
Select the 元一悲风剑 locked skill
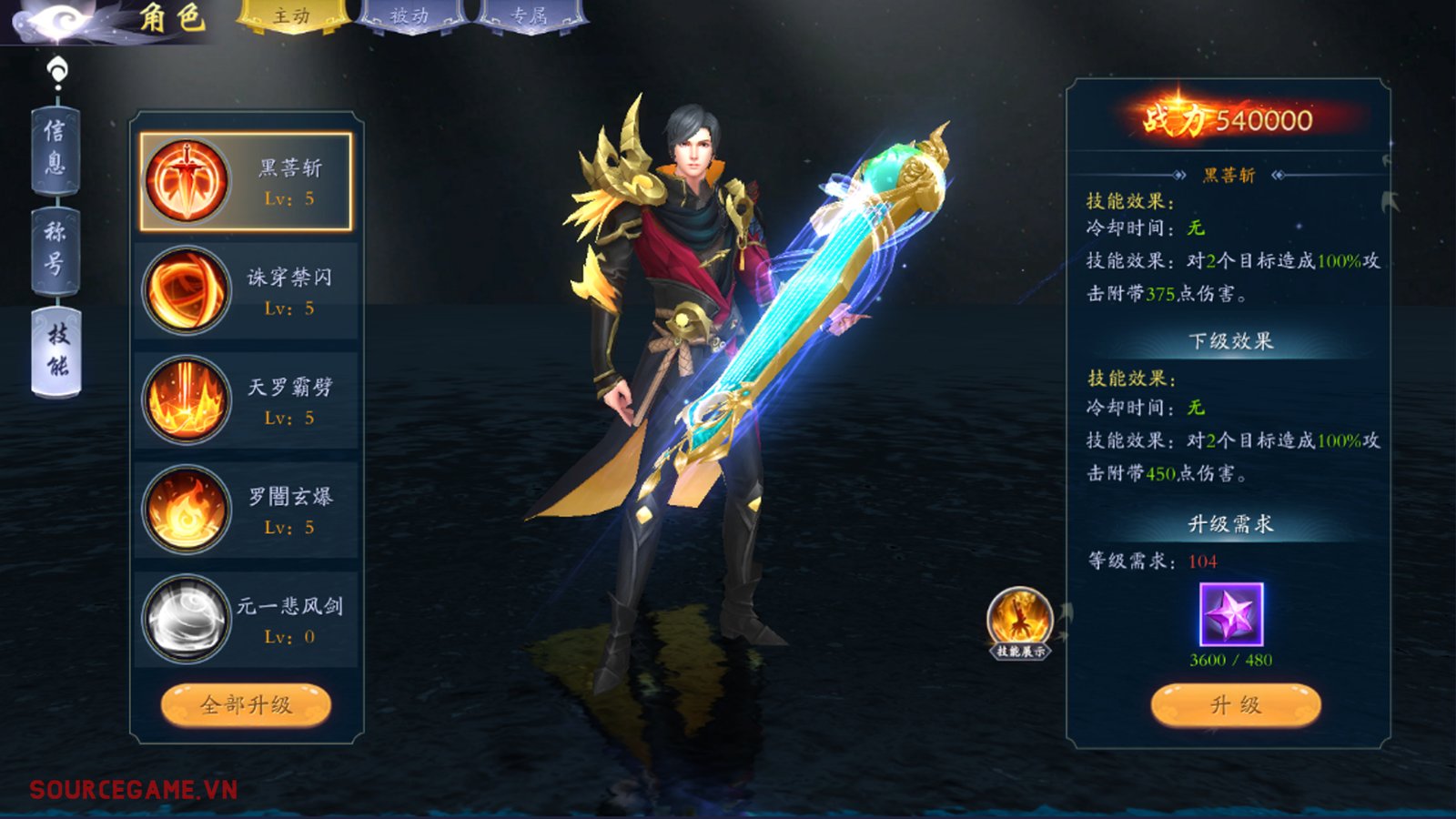click(x=246, y=619)
